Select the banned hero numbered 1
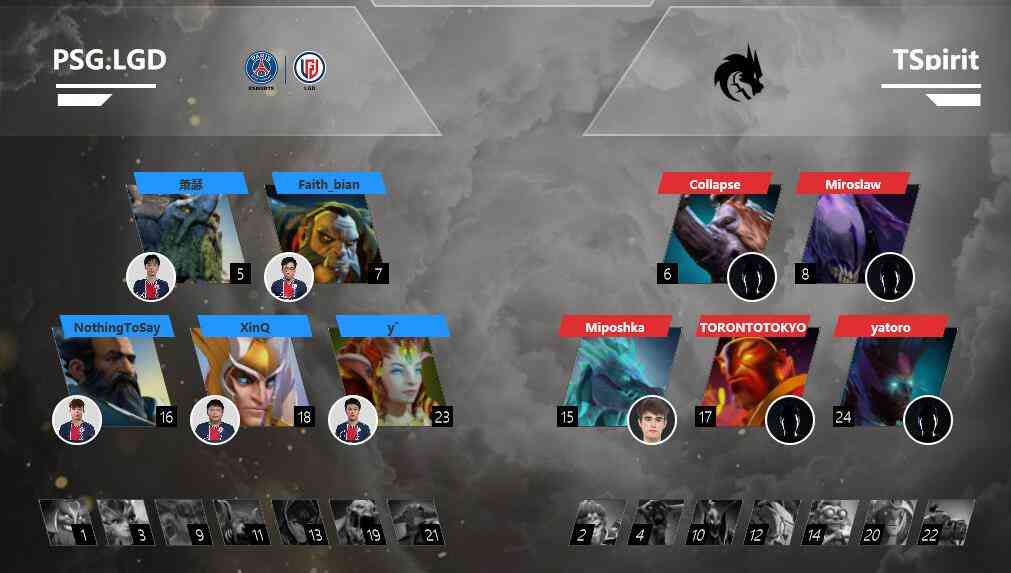1011x573 pixels. click(68, 522)
